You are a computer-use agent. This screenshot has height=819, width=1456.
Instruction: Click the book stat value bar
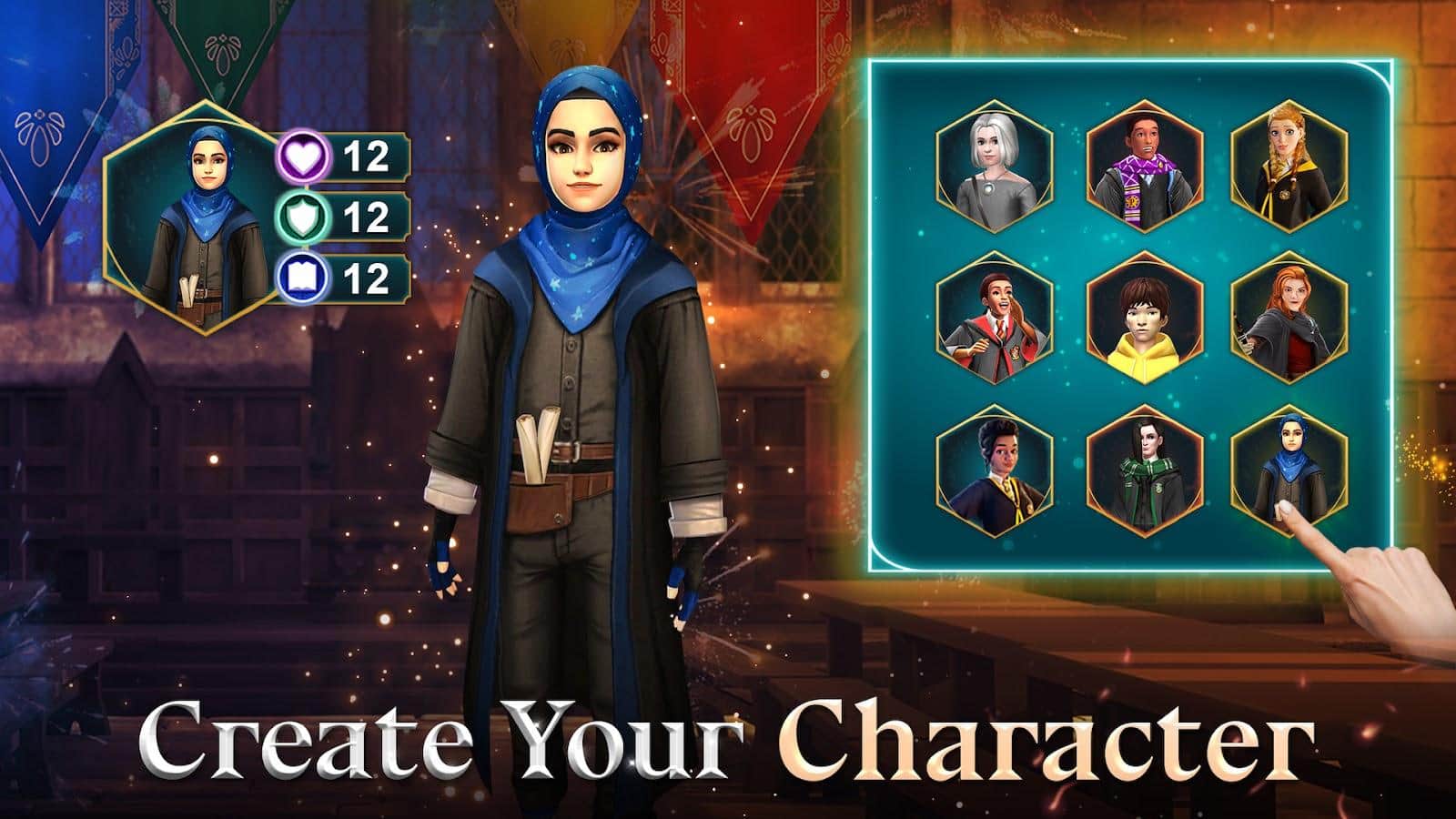pos(364,278)
